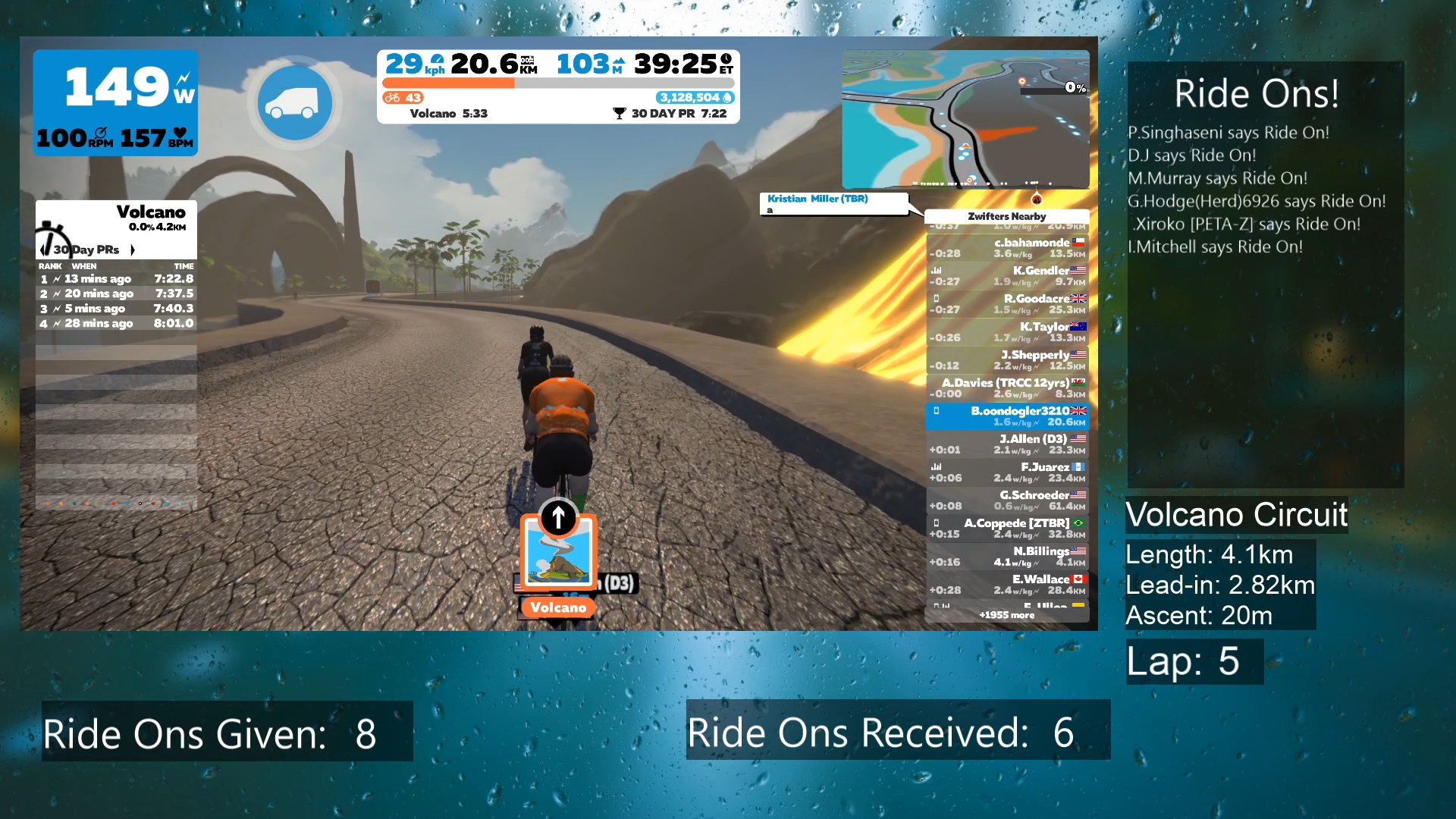1456x819 pixels.
Task: Choose J.Allen (D3) from list
Action: 1007,444
